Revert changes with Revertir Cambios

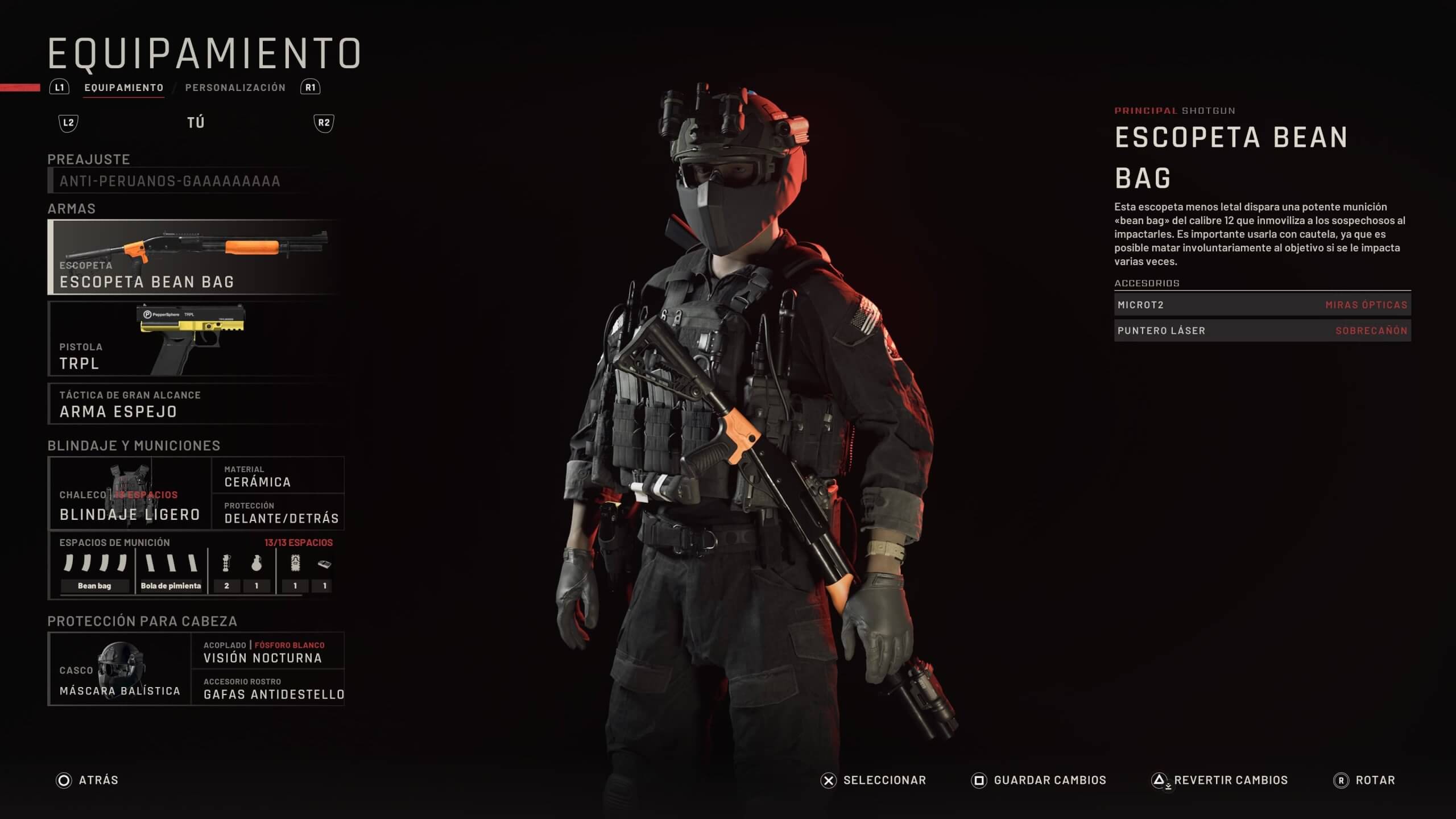pyautogui.click(x=1219, y=780)
